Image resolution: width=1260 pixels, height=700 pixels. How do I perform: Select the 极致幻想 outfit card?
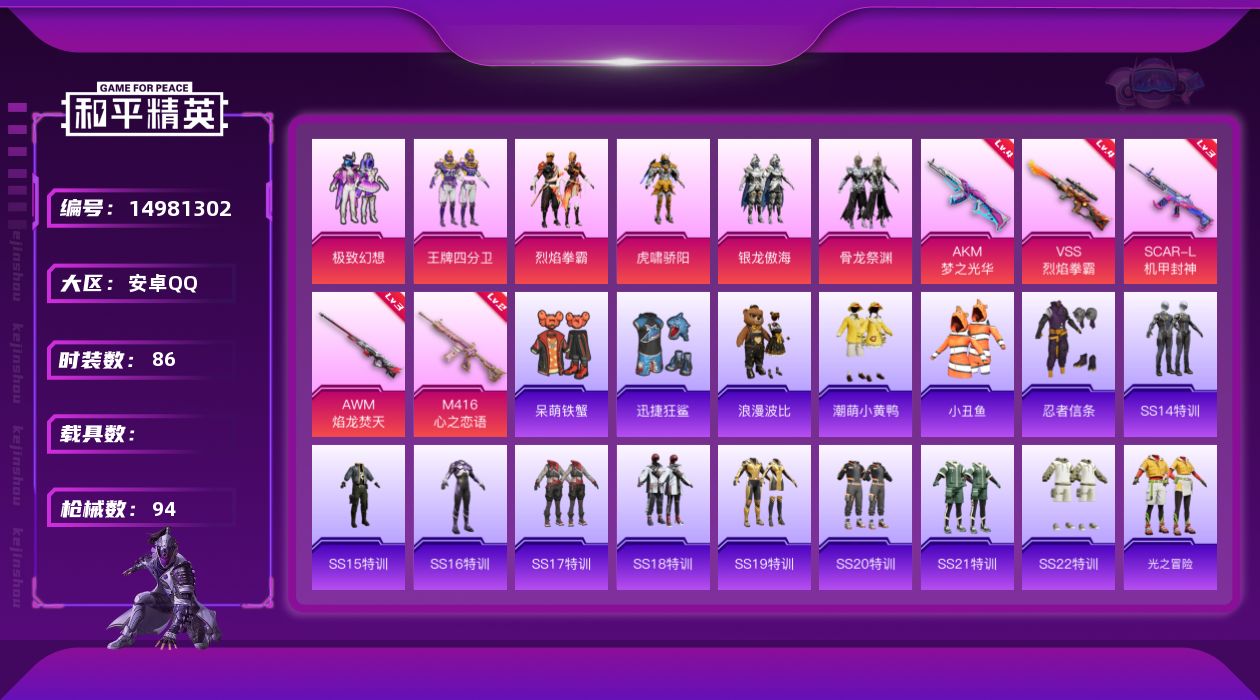(x=358, y=211)
